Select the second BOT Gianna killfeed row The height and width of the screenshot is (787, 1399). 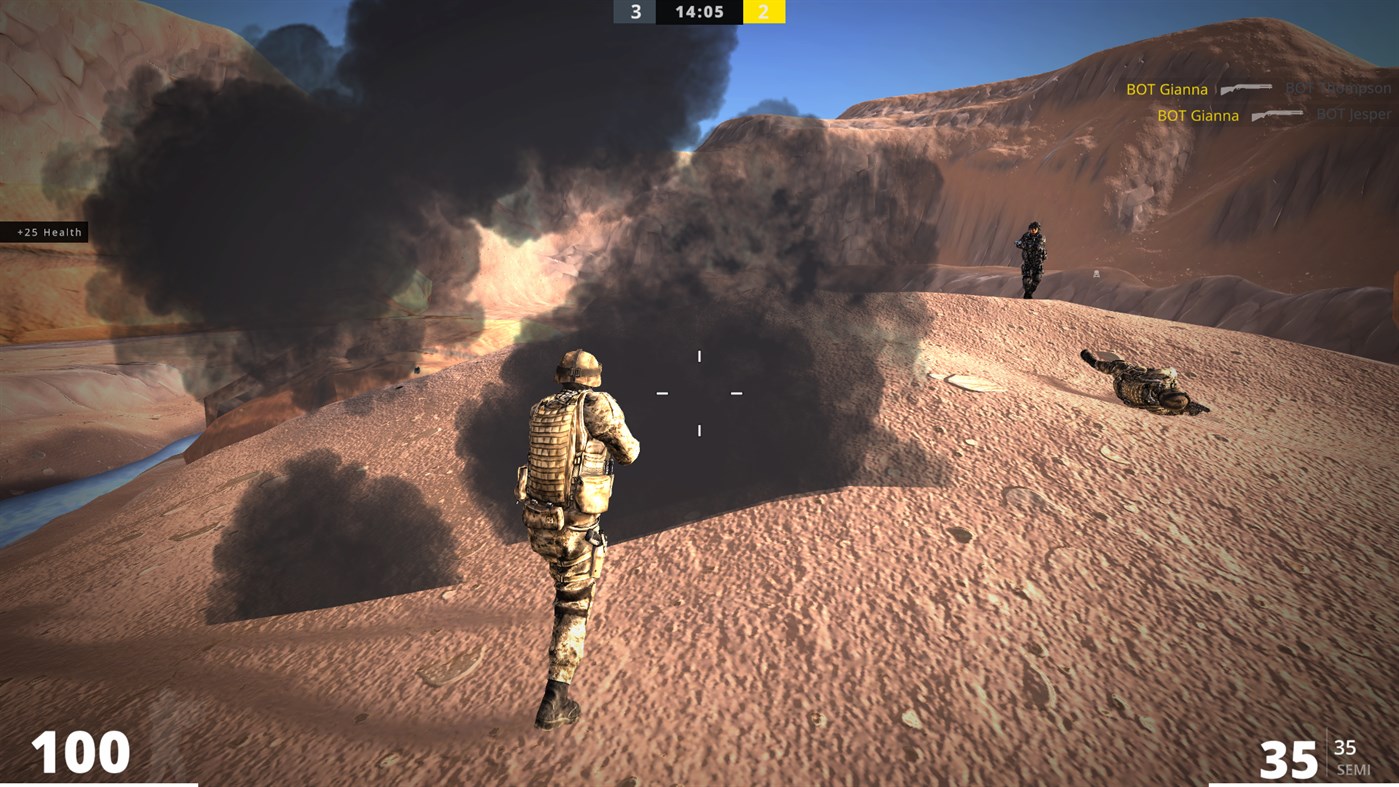tap(1196, 114)
